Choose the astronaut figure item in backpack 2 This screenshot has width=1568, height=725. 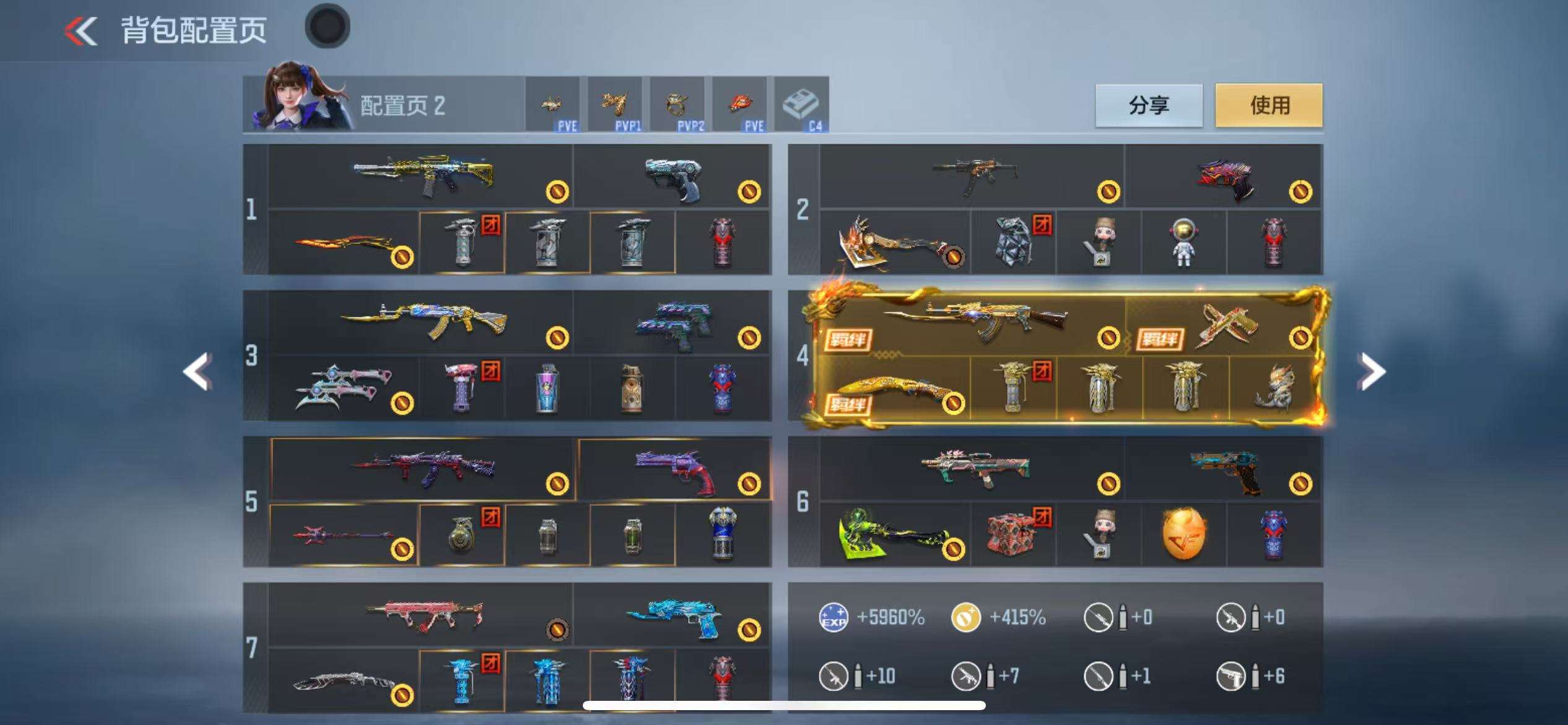click(1183, 243)
